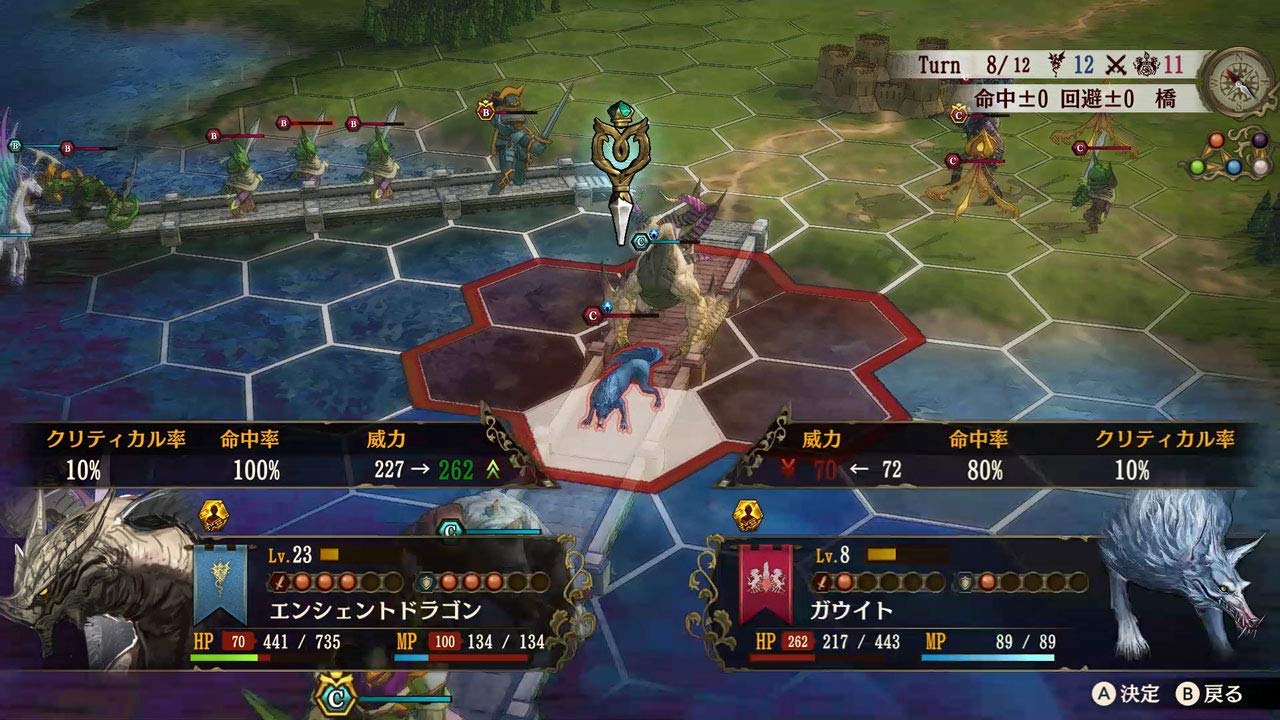Click the orange orb on the minimap

(x=1215, y=140)
